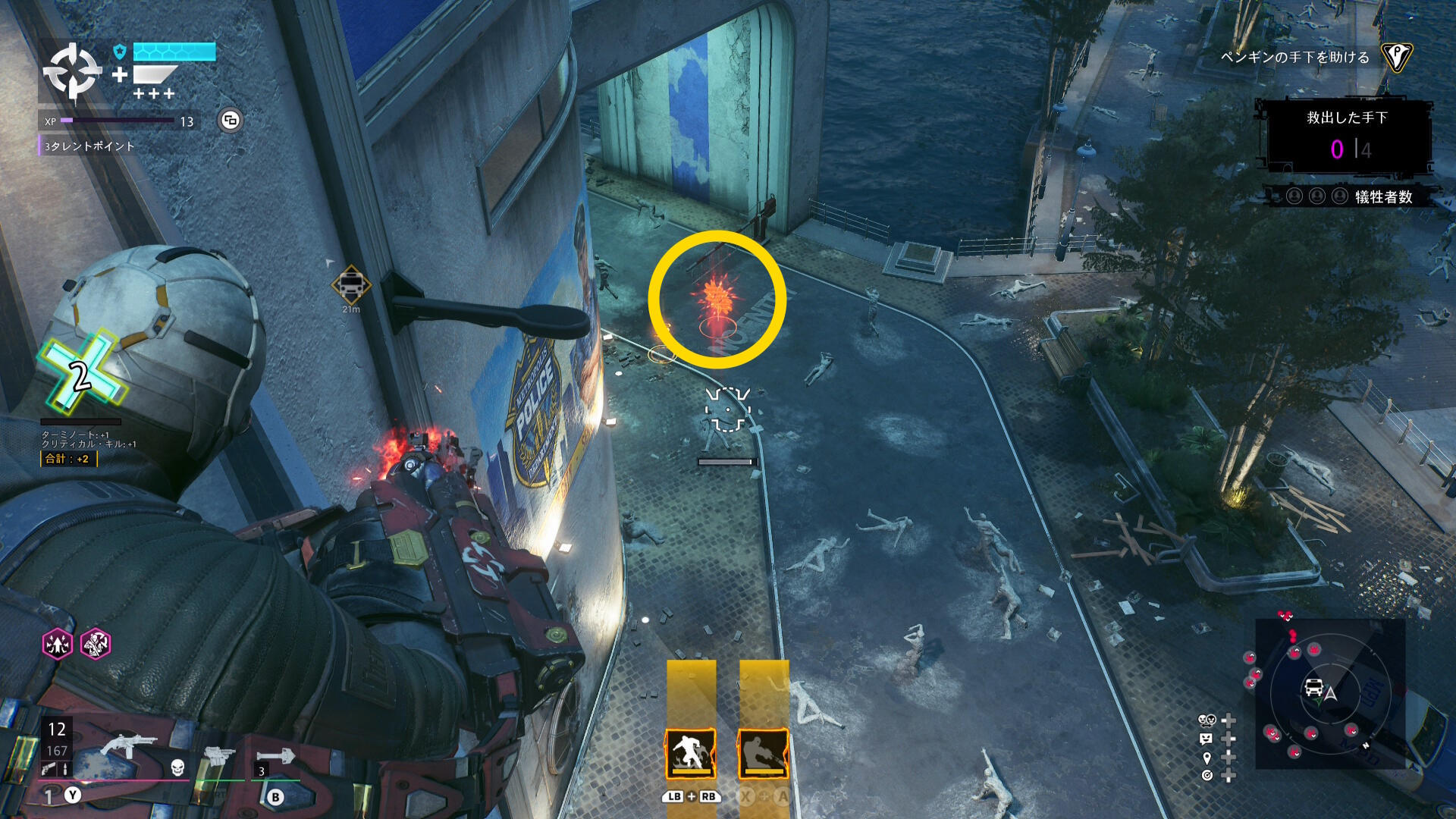Choose the melee hammer weapon slot
The width and height of the screenshot is (1456, 819).
pyautogui.click(x=275, y=757)
